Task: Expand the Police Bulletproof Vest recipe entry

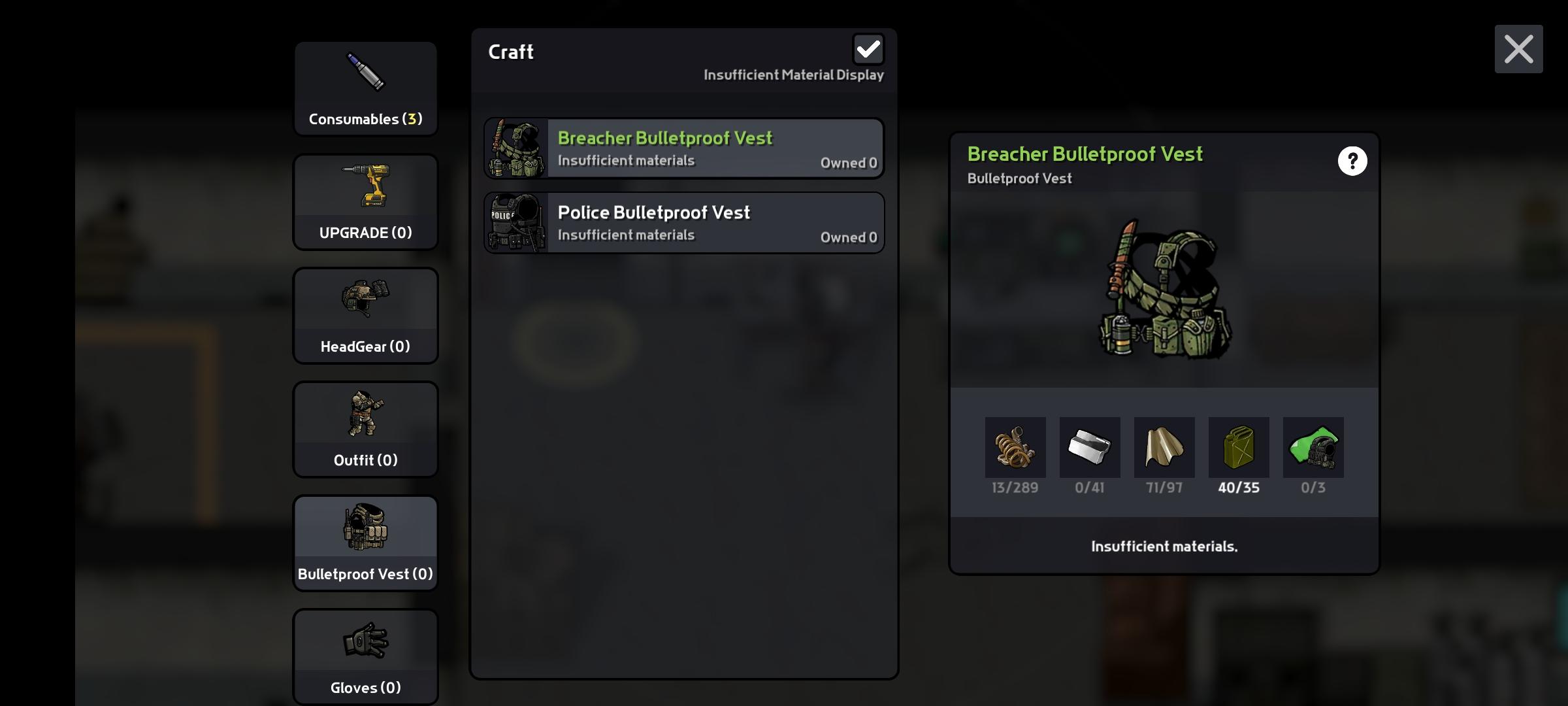Action: 683,222
